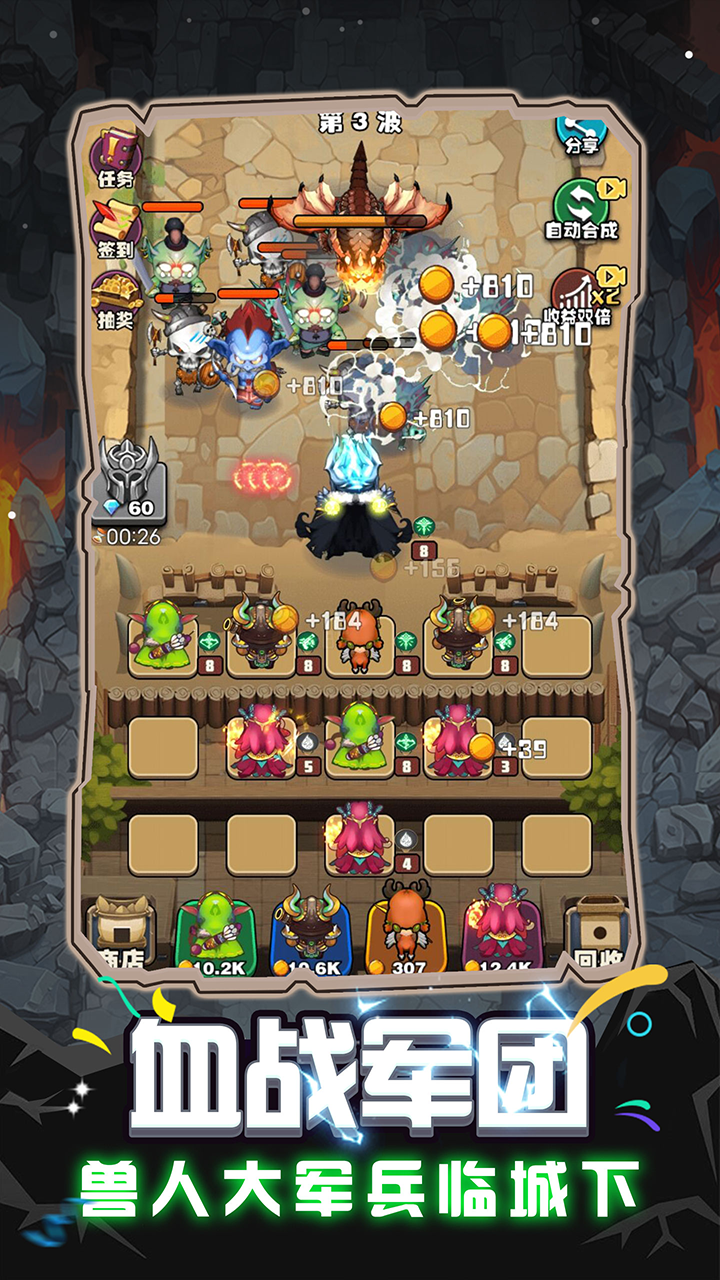
Task: Buy the horned cannon unit on blue card
Action: [x=311, y=932]
